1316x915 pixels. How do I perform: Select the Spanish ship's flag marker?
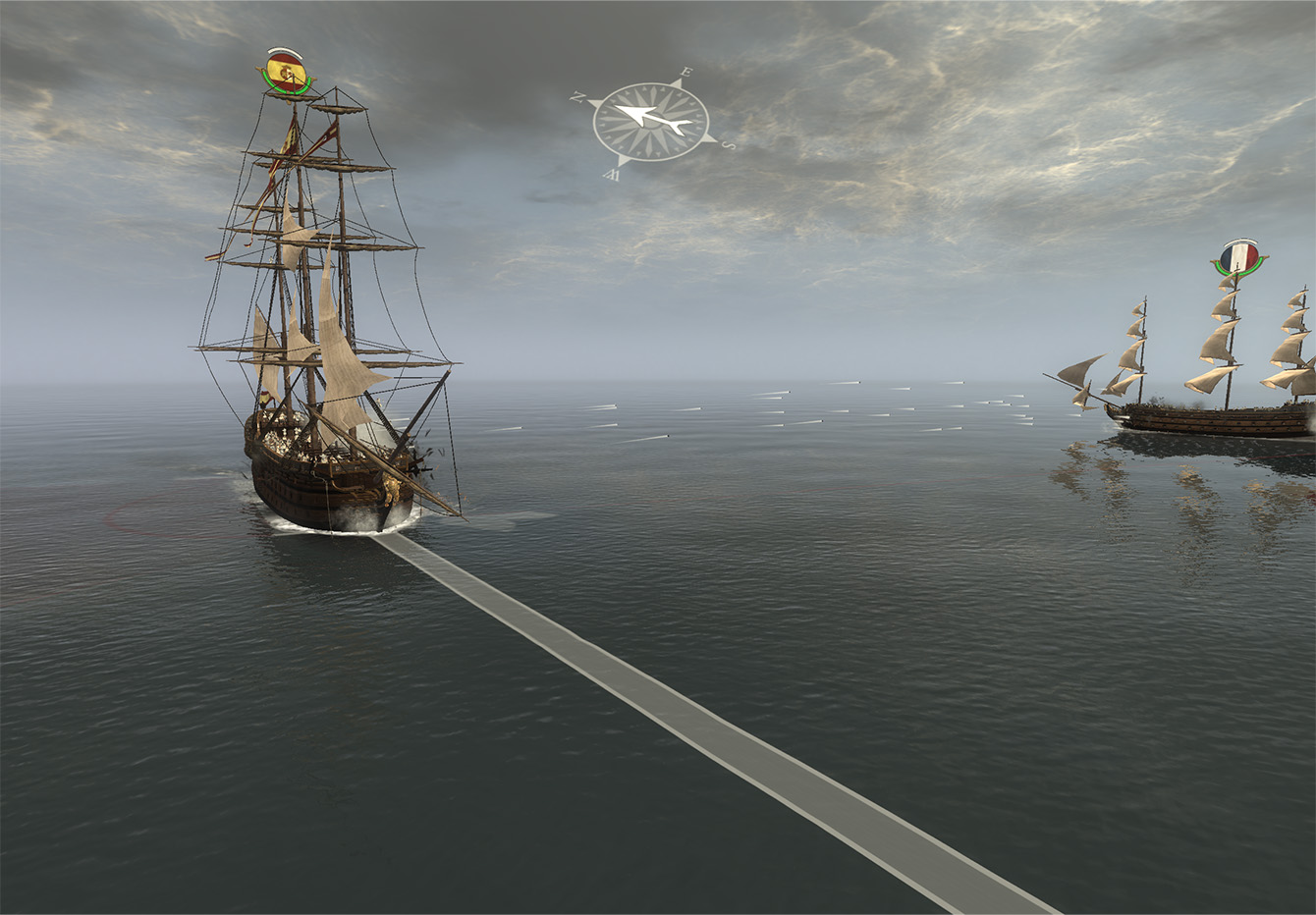pos(286,72)
